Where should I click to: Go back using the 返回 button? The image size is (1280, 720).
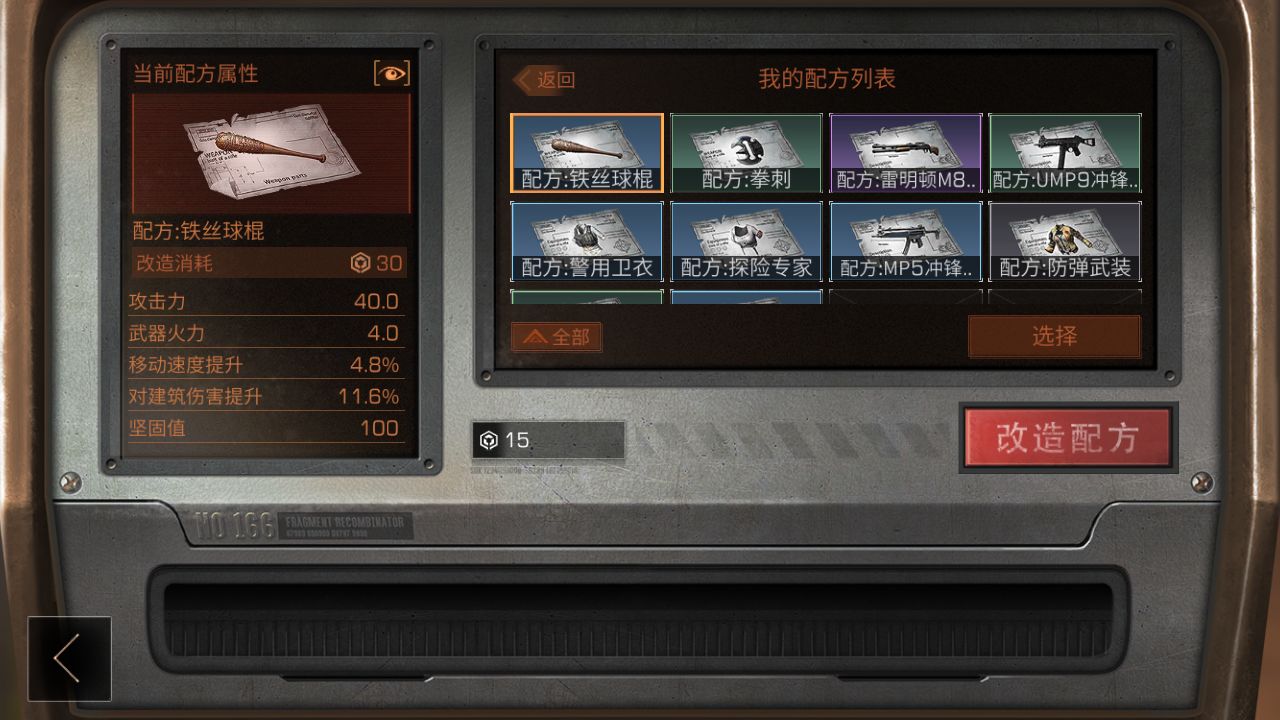(546, 80)
